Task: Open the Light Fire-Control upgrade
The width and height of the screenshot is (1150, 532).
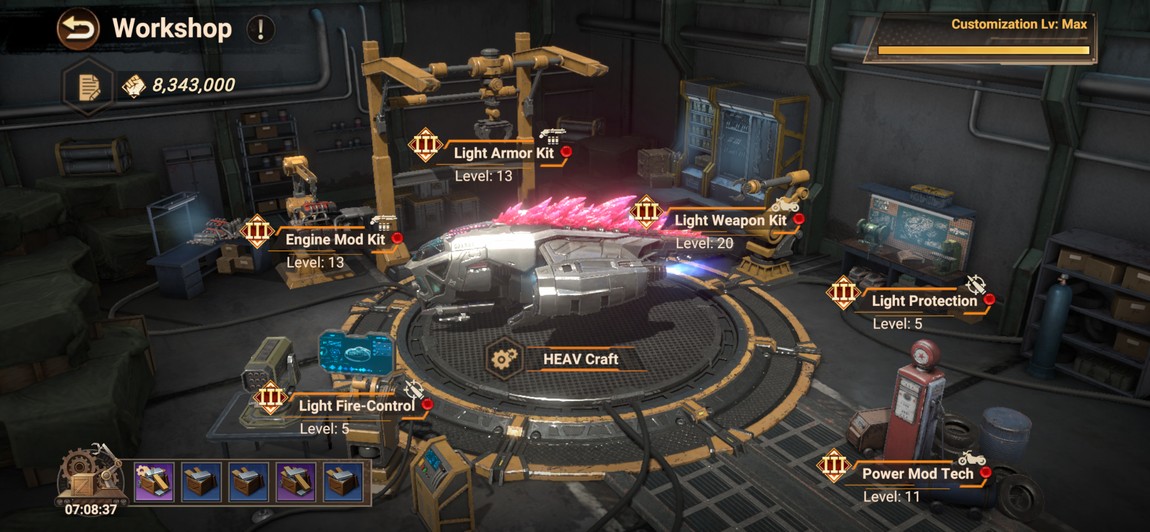Action: (355, 405)
